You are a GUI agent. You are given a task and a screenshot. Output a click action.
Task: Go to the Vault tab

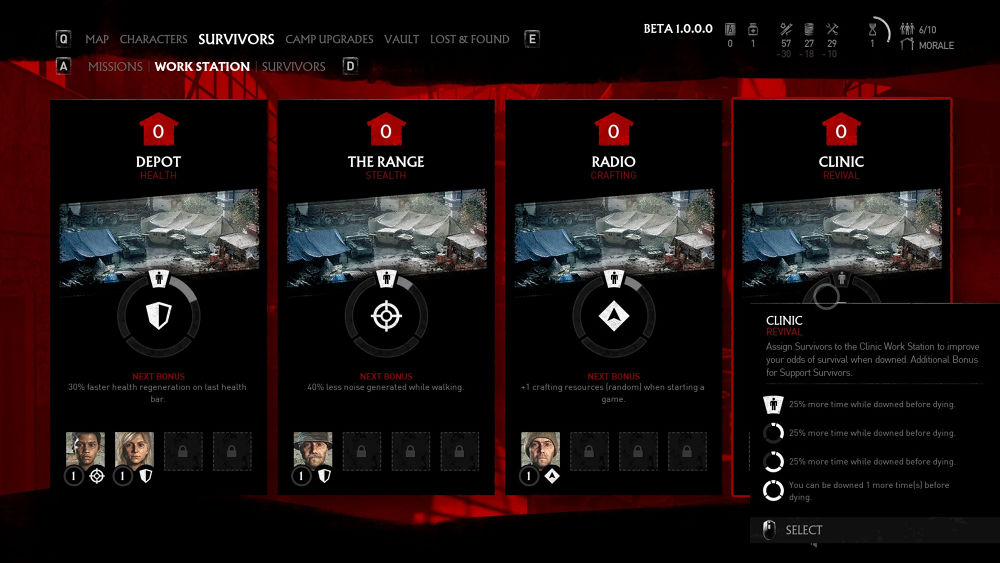click(401, 39)
